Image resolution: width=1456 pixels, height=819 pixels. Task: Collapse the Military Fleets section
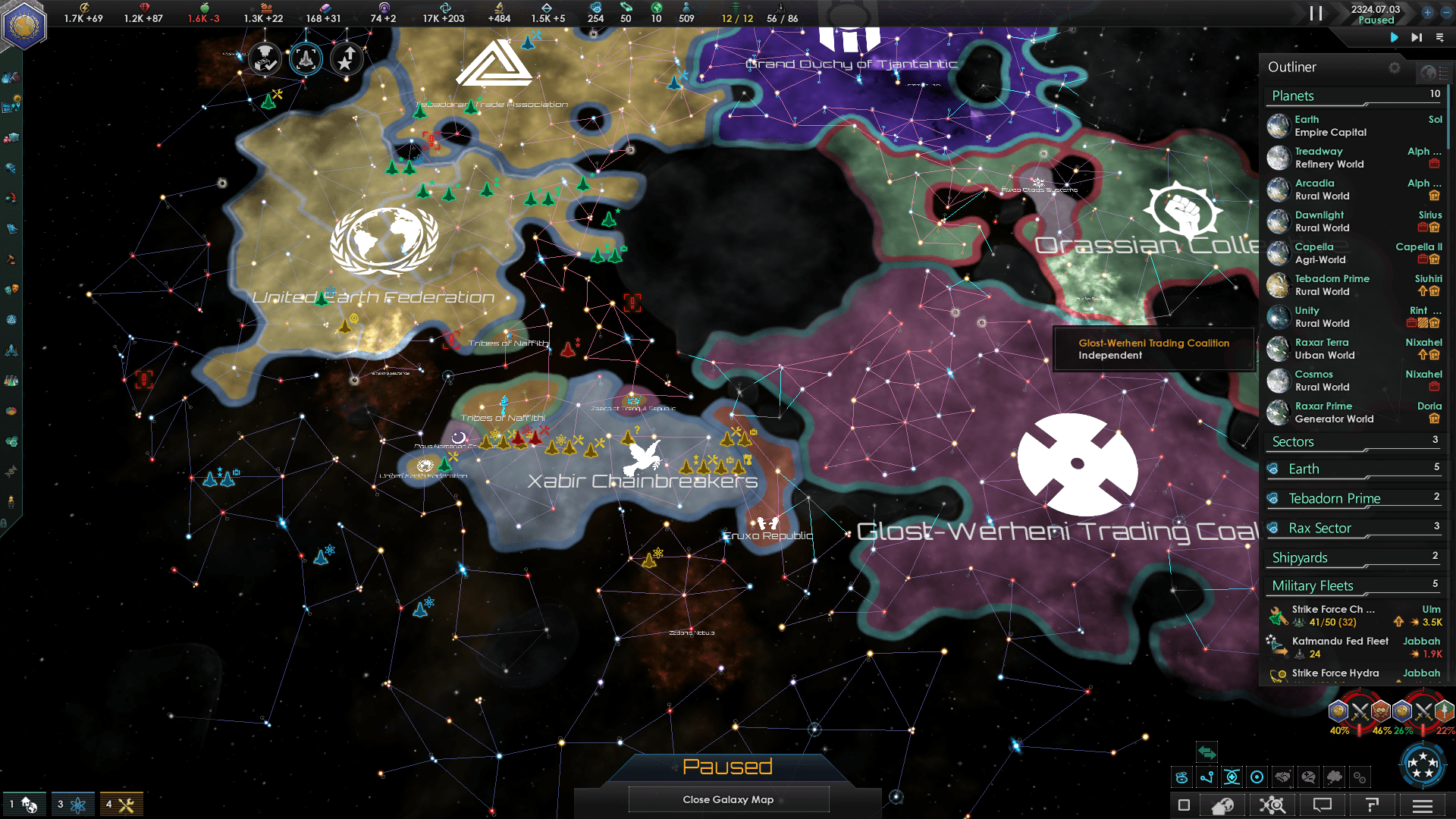1313,585
